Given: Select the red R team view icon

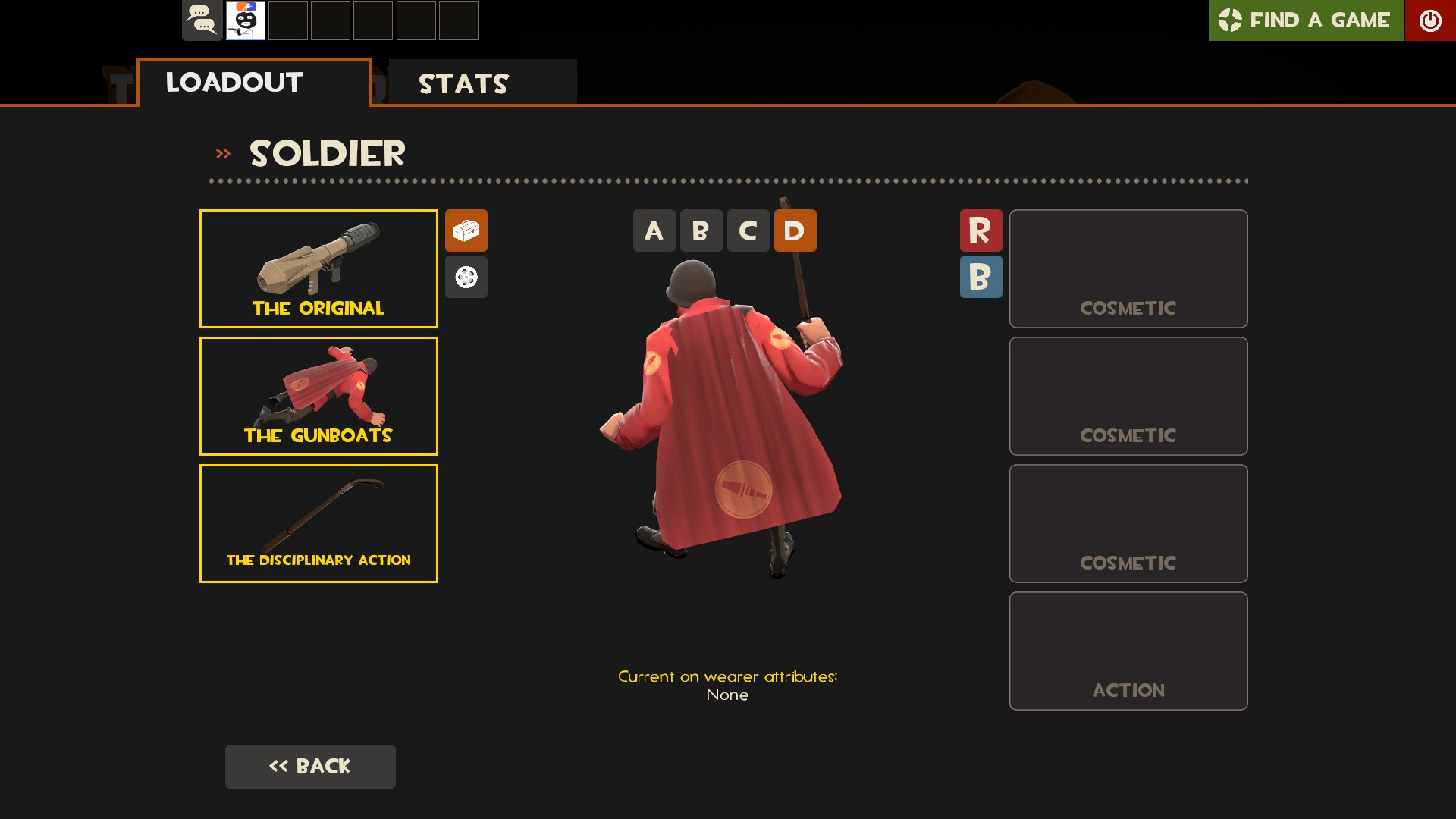Looking at the screenshot, I should click(x=981, y=231).
